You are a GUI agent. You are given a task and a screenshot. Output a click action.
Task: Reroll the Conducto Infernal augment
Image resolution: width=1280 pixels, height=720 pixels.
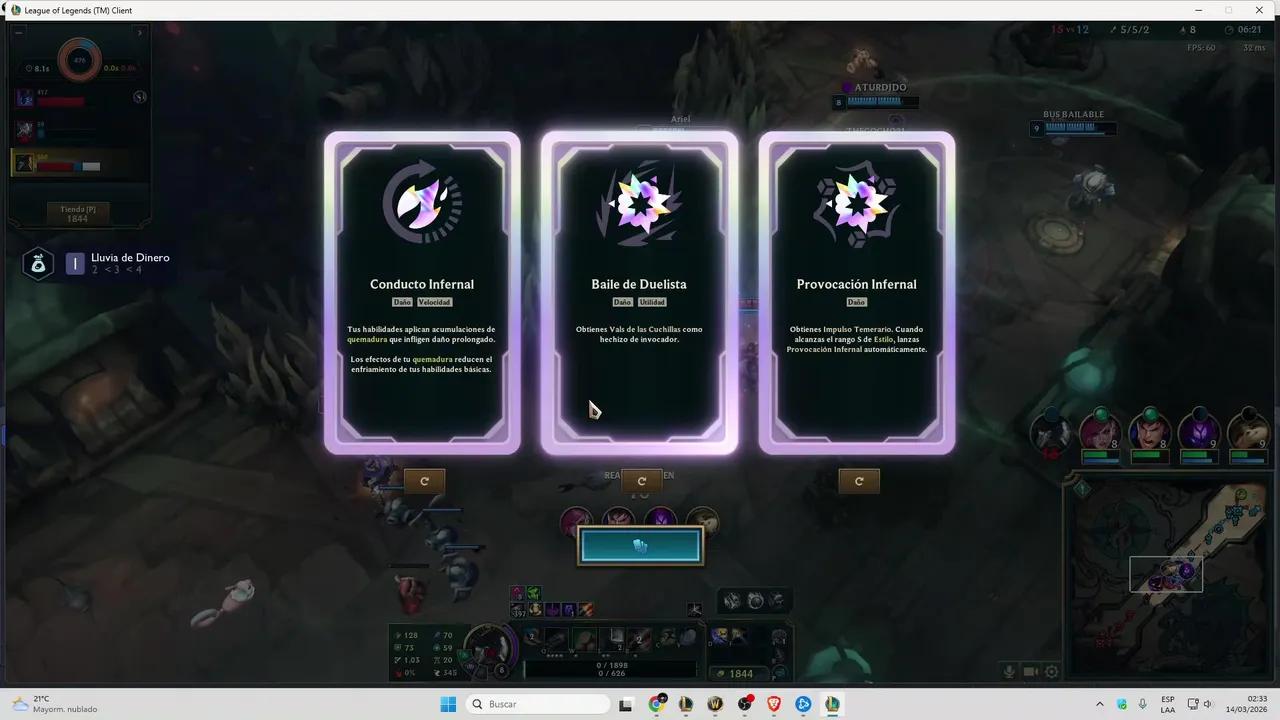[424, 481]
